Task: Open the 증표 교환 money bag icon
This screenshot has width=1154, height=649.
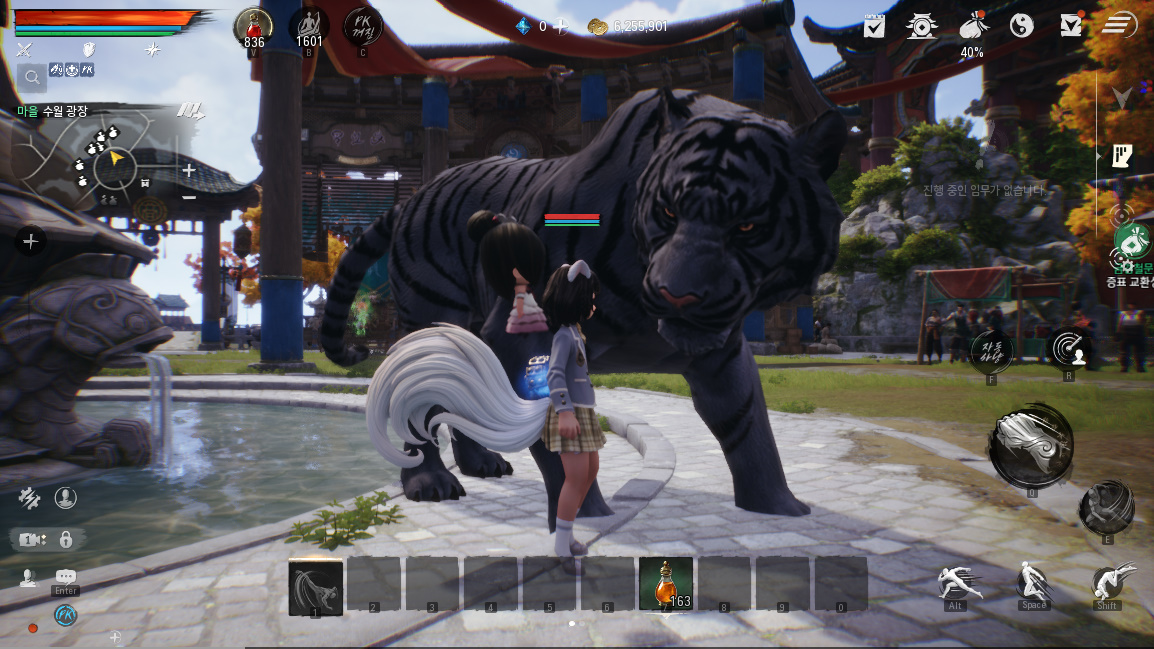Action: tap(1133, 243)
